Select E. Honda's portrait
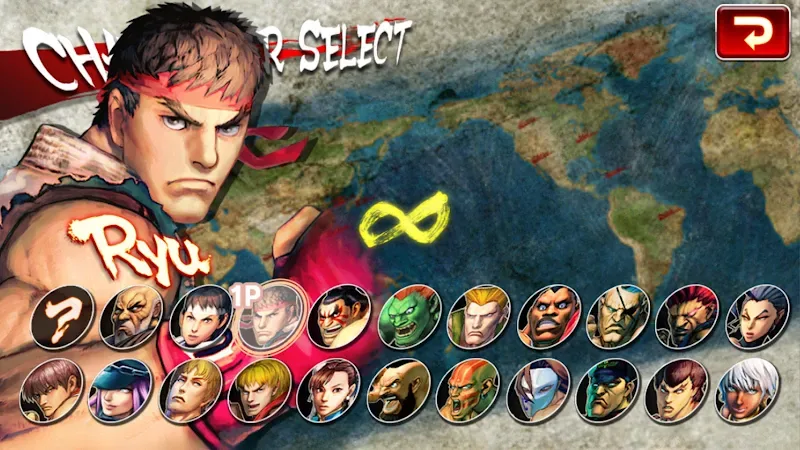The width and height of the screenshot is (800, 450). (339, 316)
